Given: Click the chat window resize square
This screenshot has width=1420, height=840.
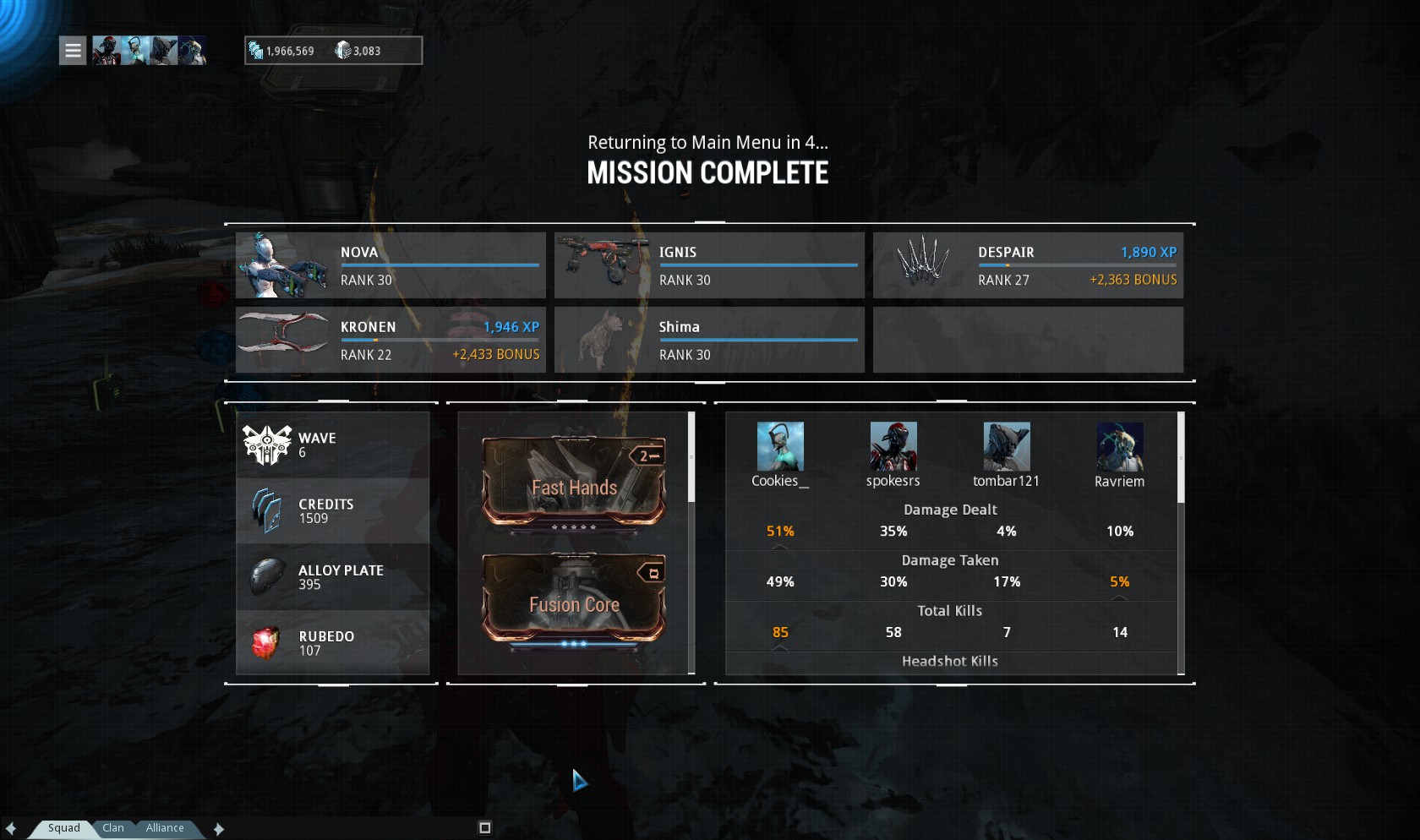Looking at the screenshot, I should coord(485,828).
